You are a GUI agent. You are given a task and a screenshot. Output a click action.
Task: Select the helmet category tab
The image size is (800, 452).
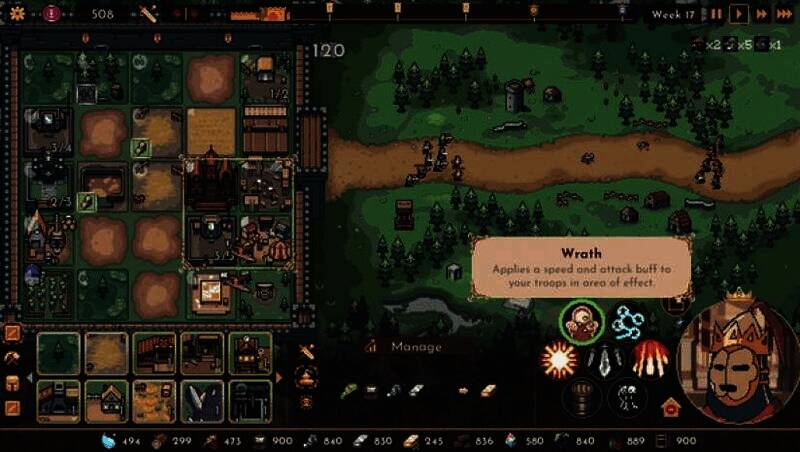click(x=12, y=383)
